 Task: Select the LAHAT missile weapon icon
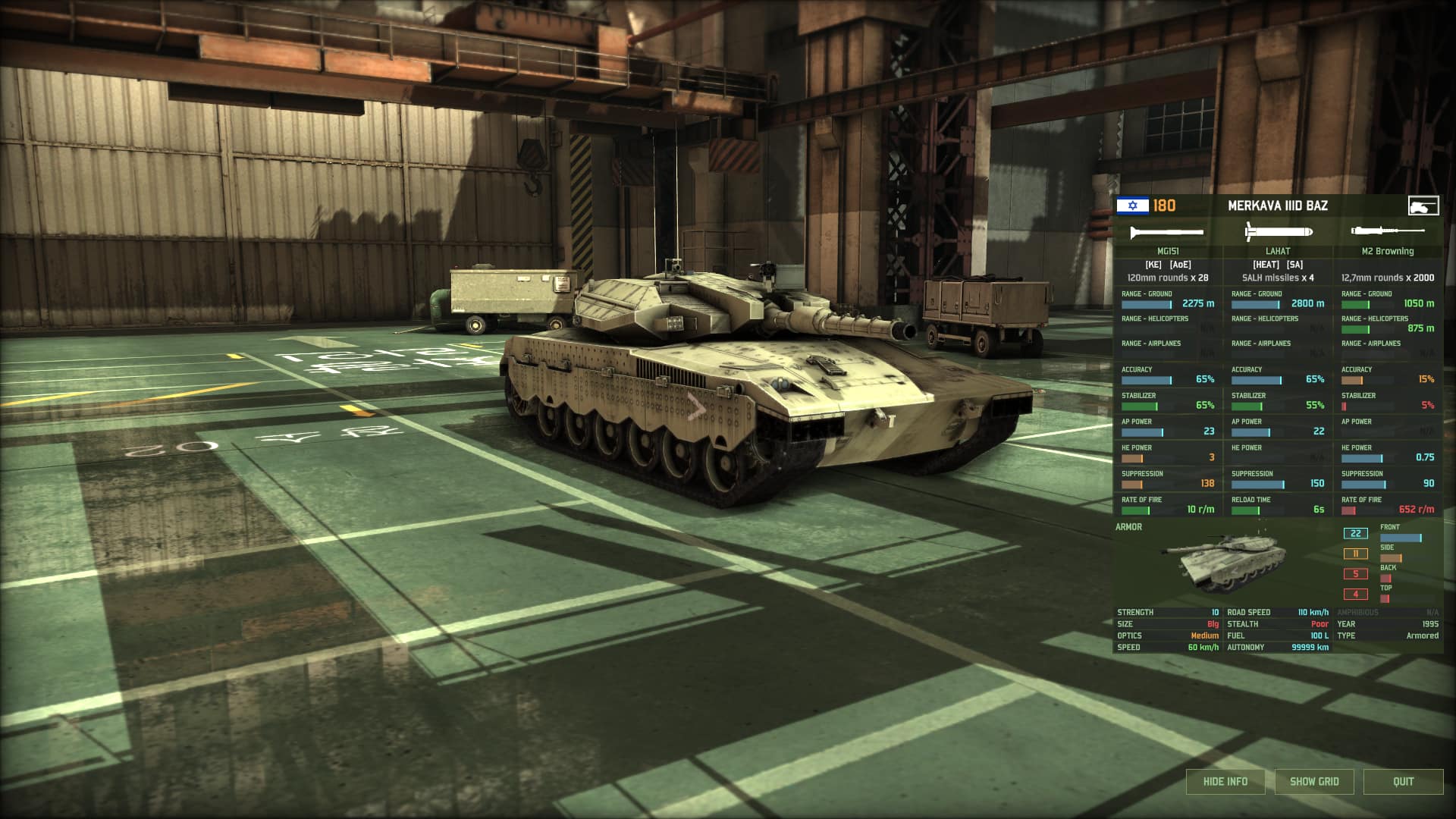[1278, 231]
